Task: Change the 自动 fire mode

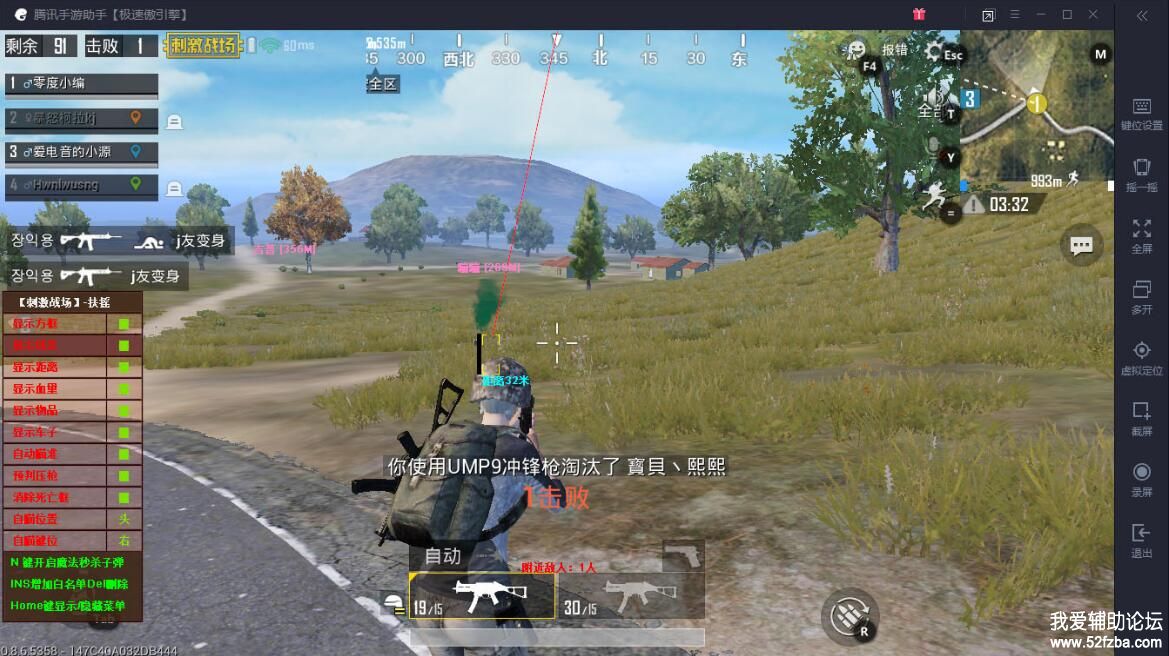Action: pos(443,556)
